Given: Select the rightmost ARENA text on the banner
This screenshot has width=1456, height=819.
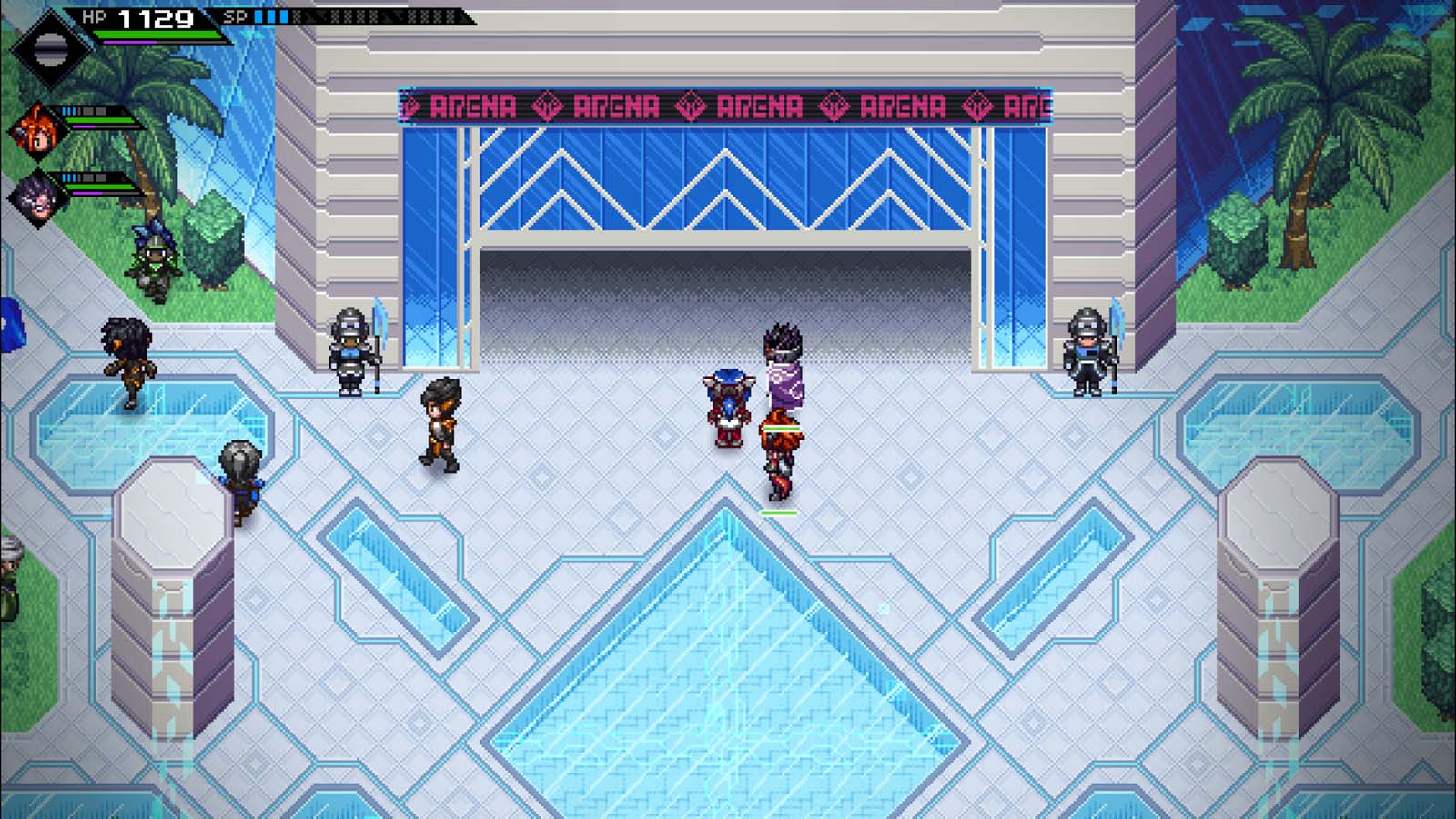Looking at the screenshot, I should 1024,106.
